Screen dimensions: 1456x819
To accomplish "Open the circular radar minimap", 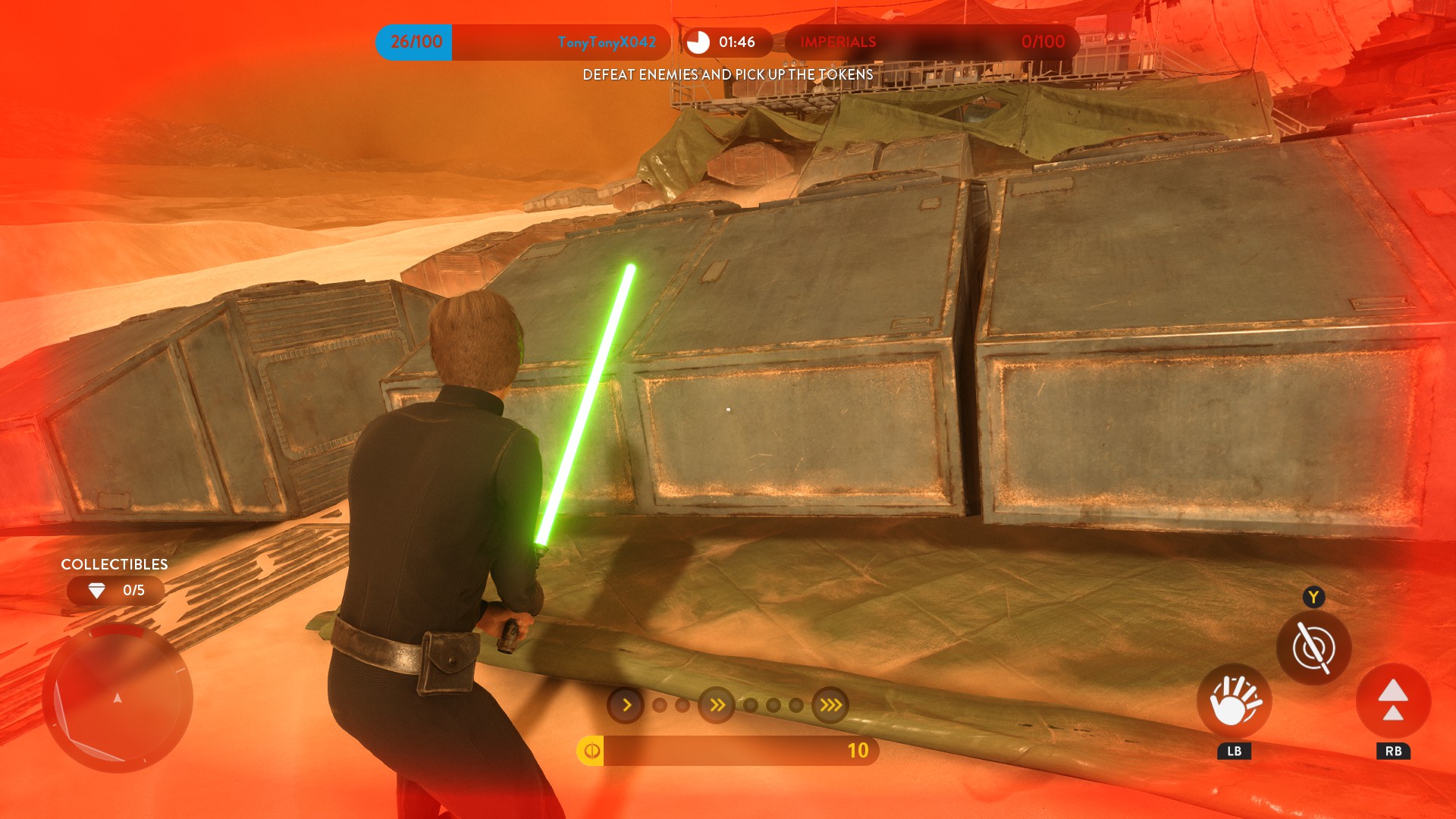I will pos(118,698).
